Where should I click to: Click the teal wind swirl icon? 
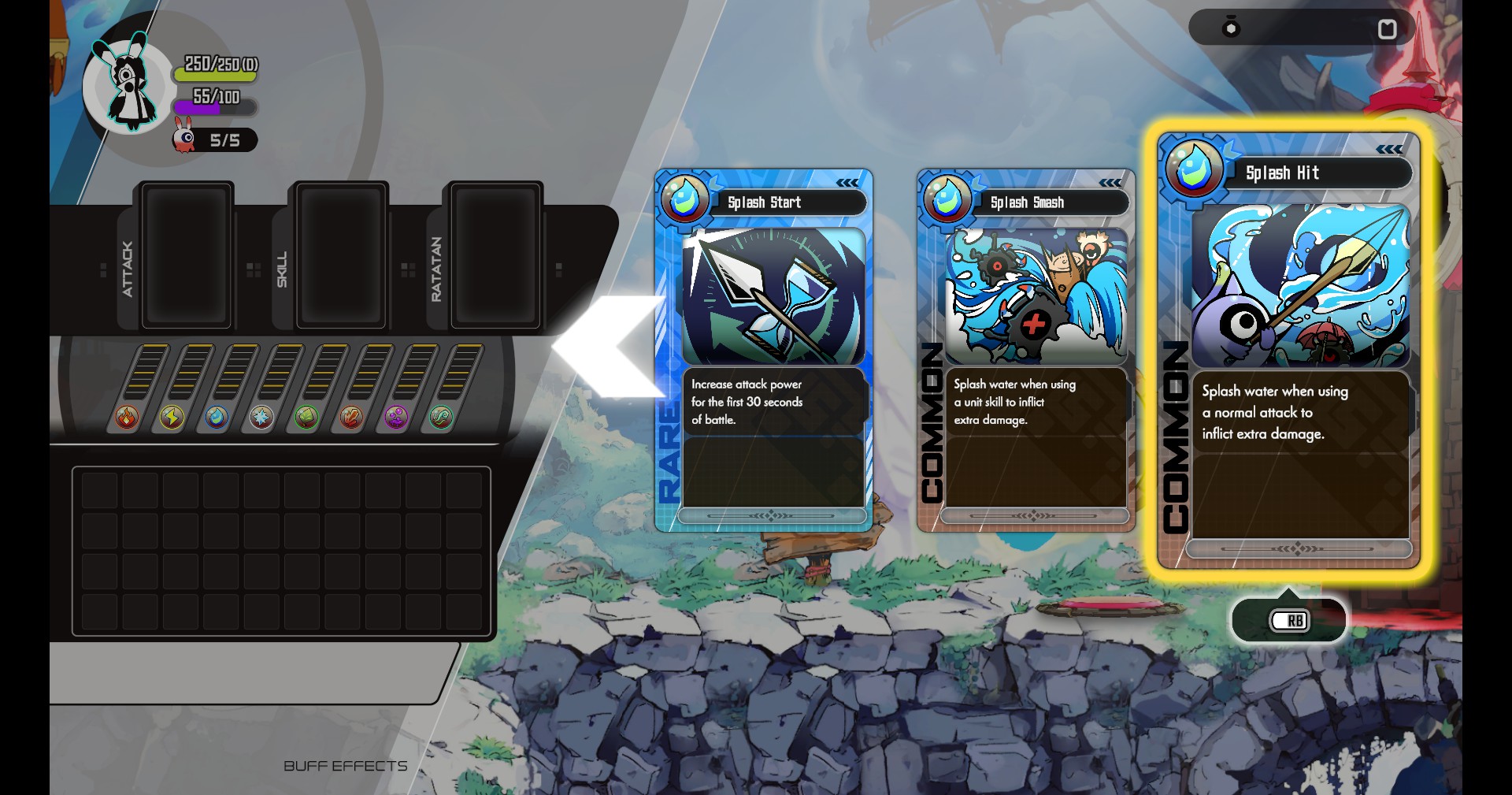pos(441,417)
